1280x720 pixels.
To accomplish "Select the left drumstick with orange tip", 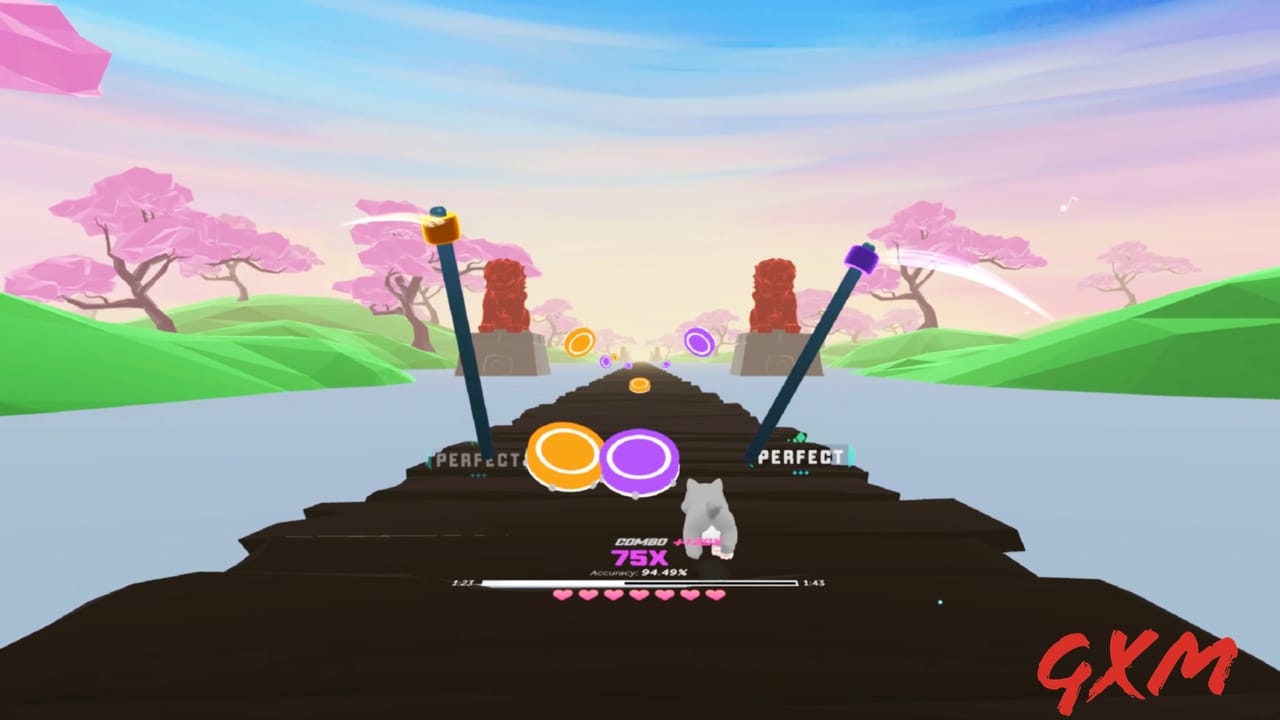I will (443, 230).
